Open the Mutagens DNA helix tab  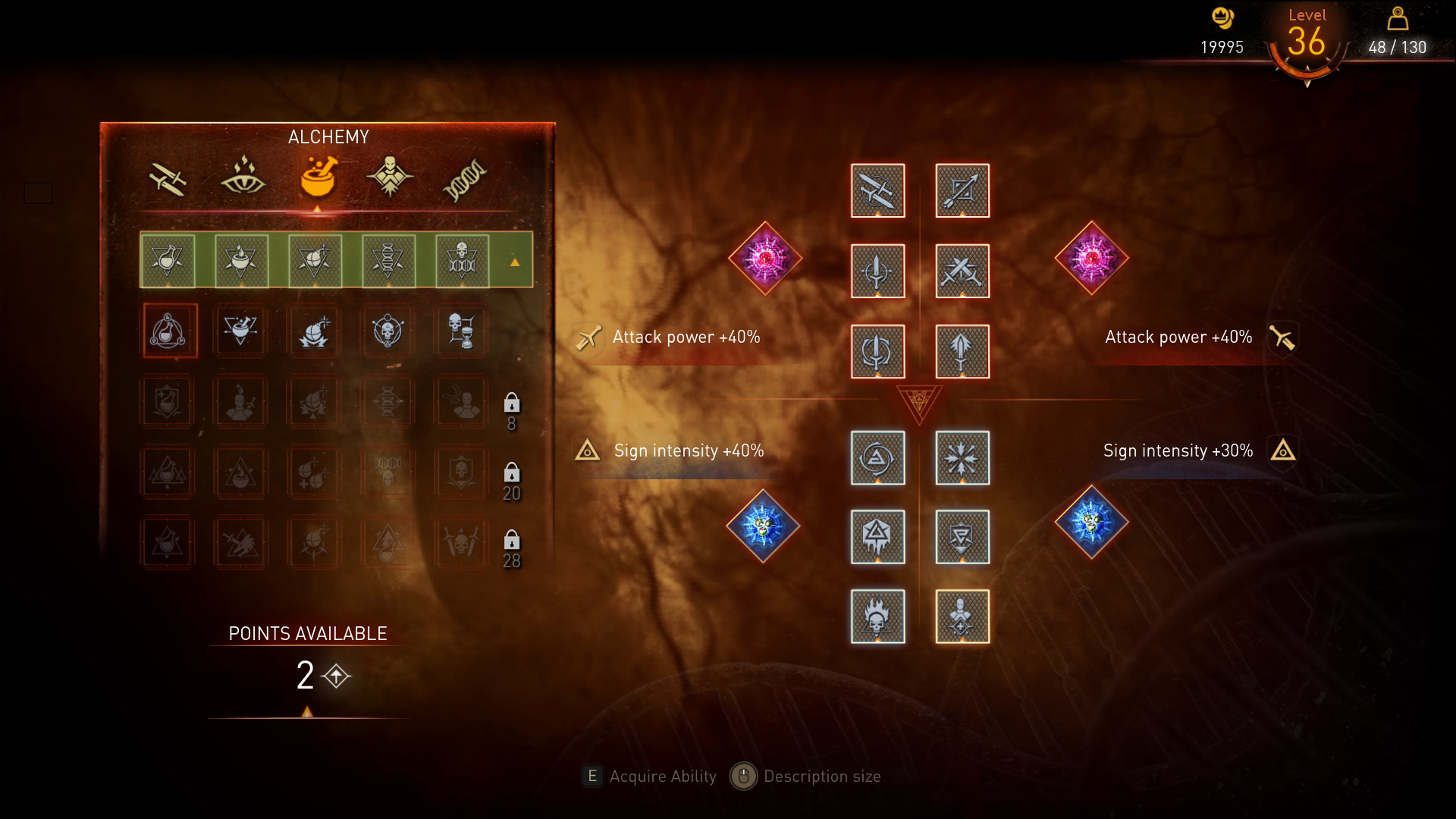(464, 179)
